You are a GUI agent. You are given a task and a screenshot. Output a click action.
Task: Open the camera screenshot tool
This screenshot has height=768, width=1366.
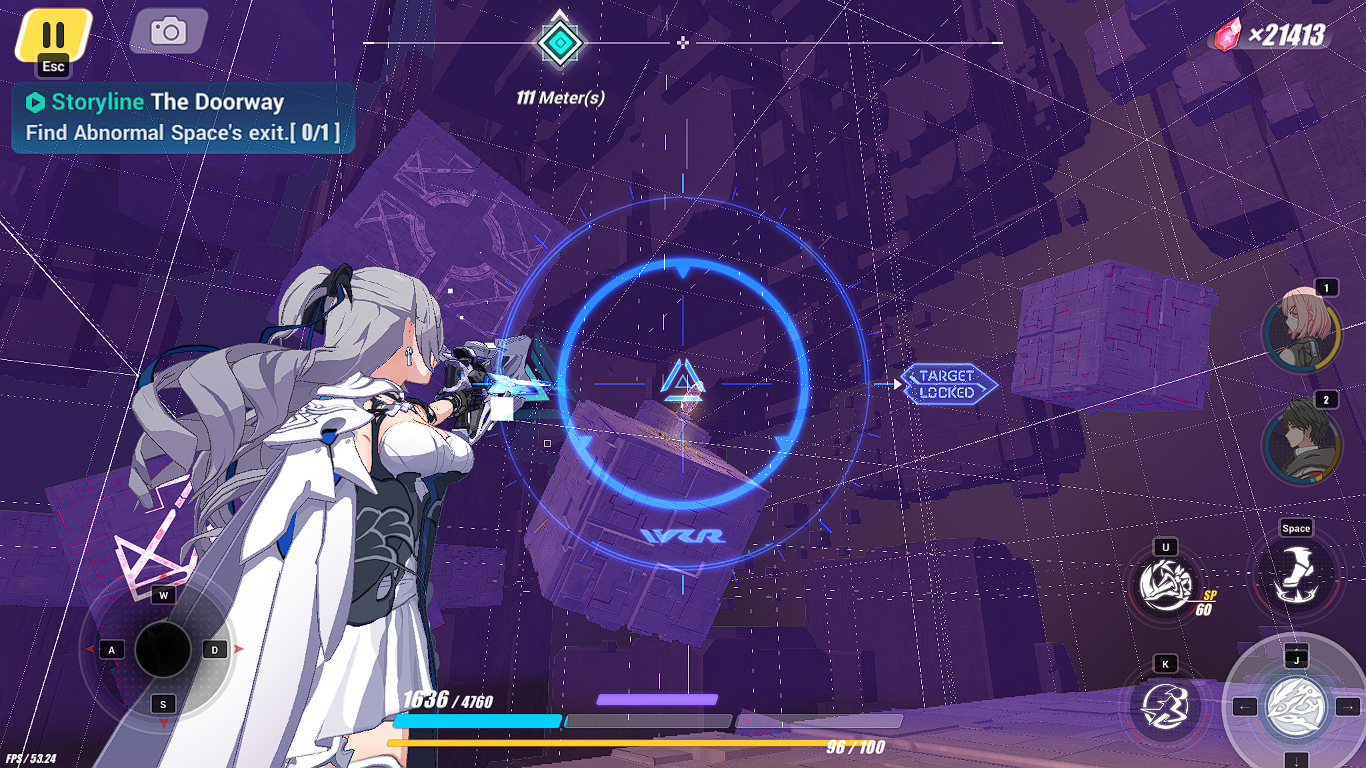pos(167,30)
